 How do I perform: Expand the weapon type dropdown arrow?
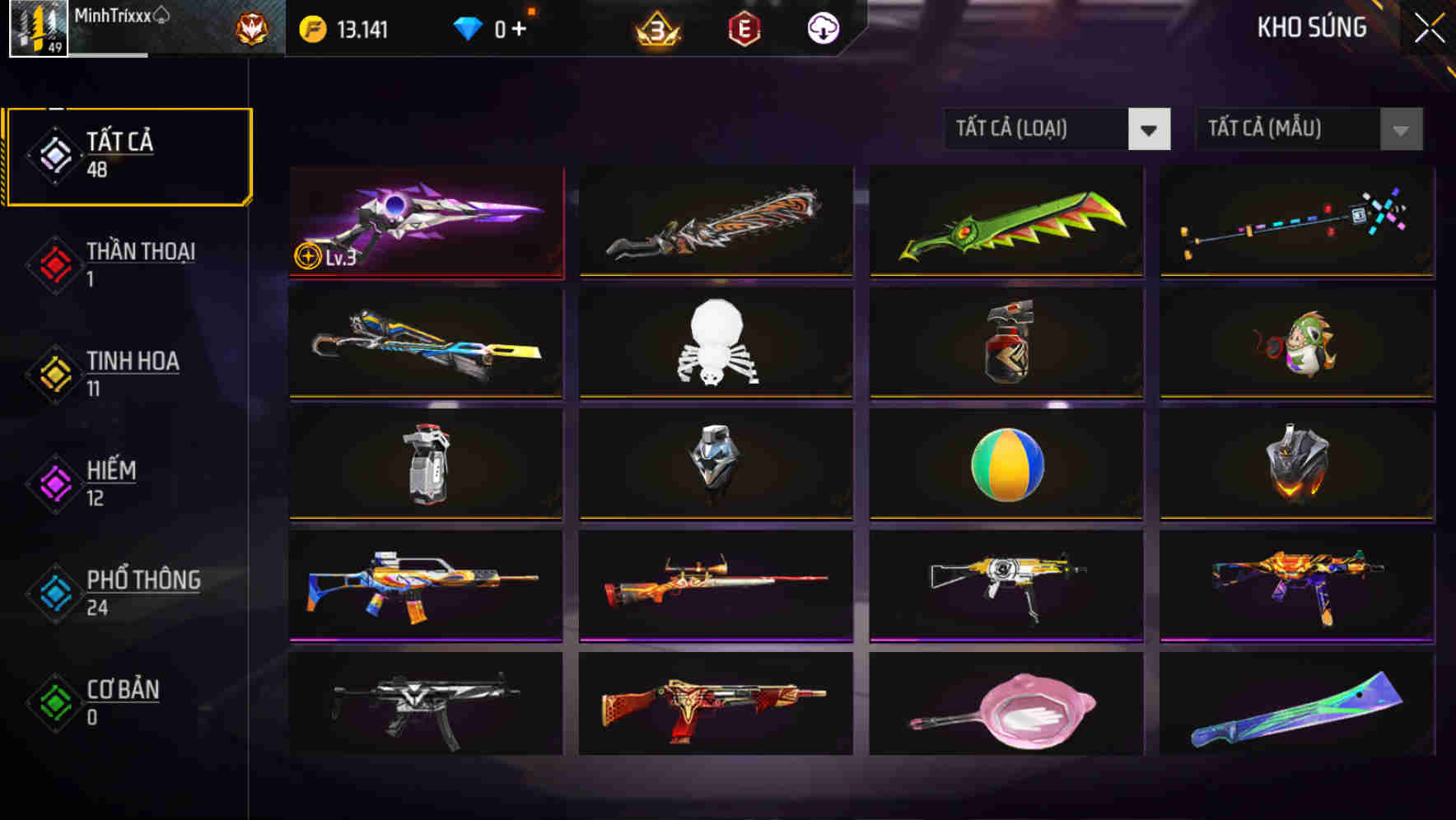pyautogui.click(x=1150, y=129)
